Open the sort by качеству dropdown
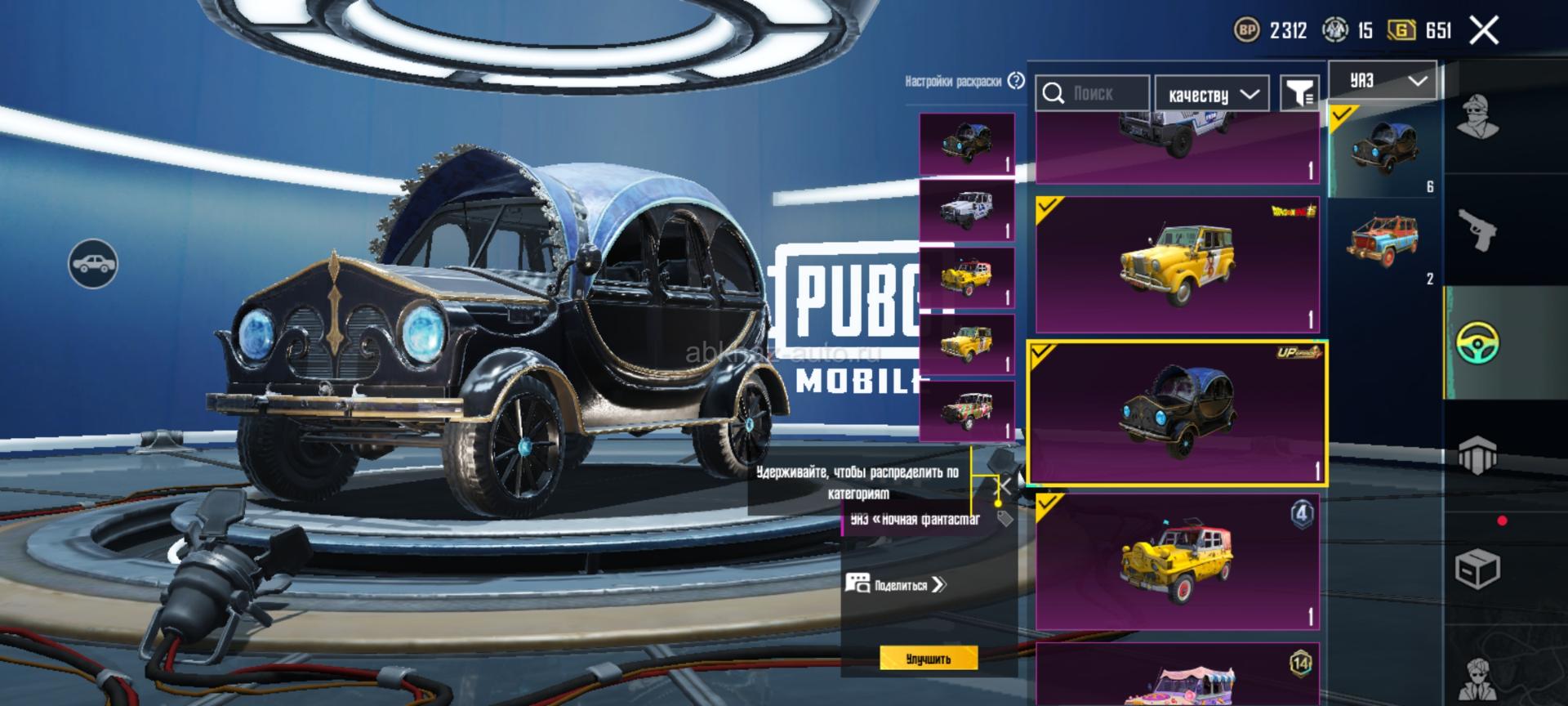 (x=1212, y=95)
